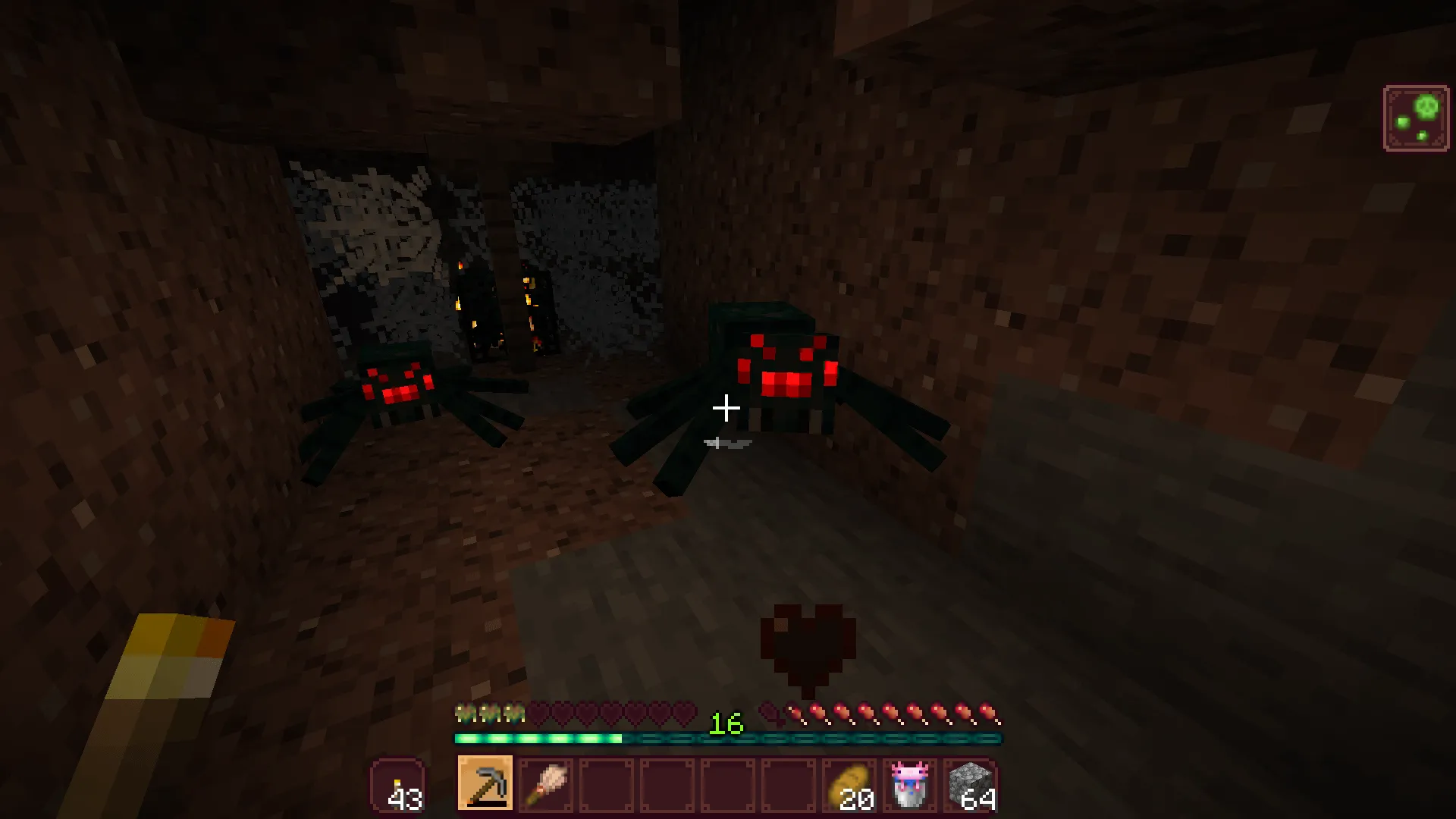
Task: Select the iron pickaxe in the hotbar
Action: tap(485, 783)
